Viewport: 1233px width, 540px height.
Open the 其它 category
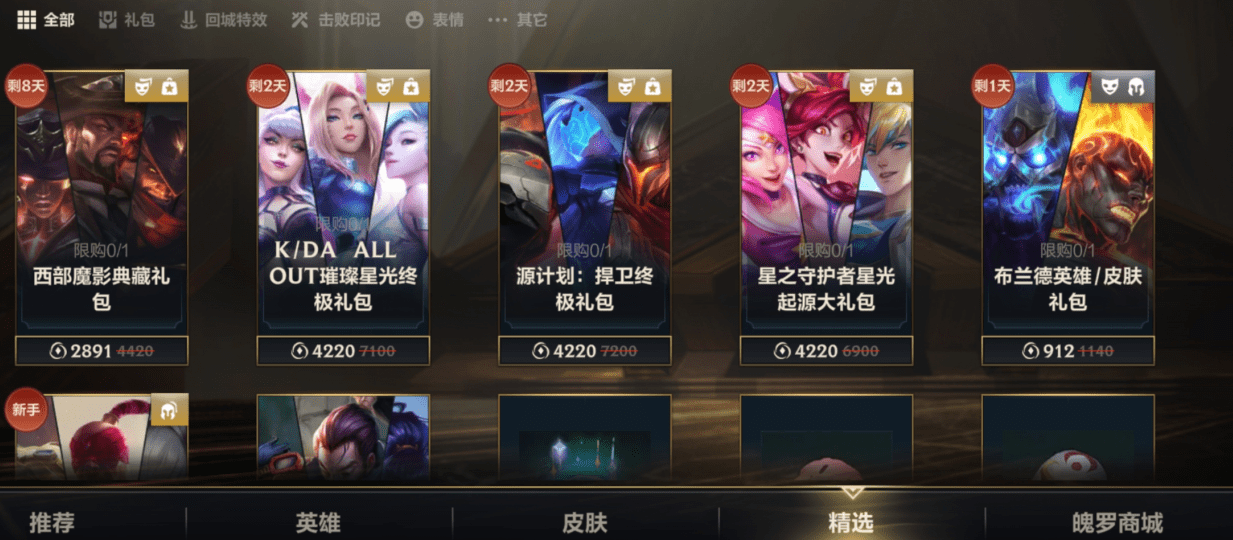[518, 20]
